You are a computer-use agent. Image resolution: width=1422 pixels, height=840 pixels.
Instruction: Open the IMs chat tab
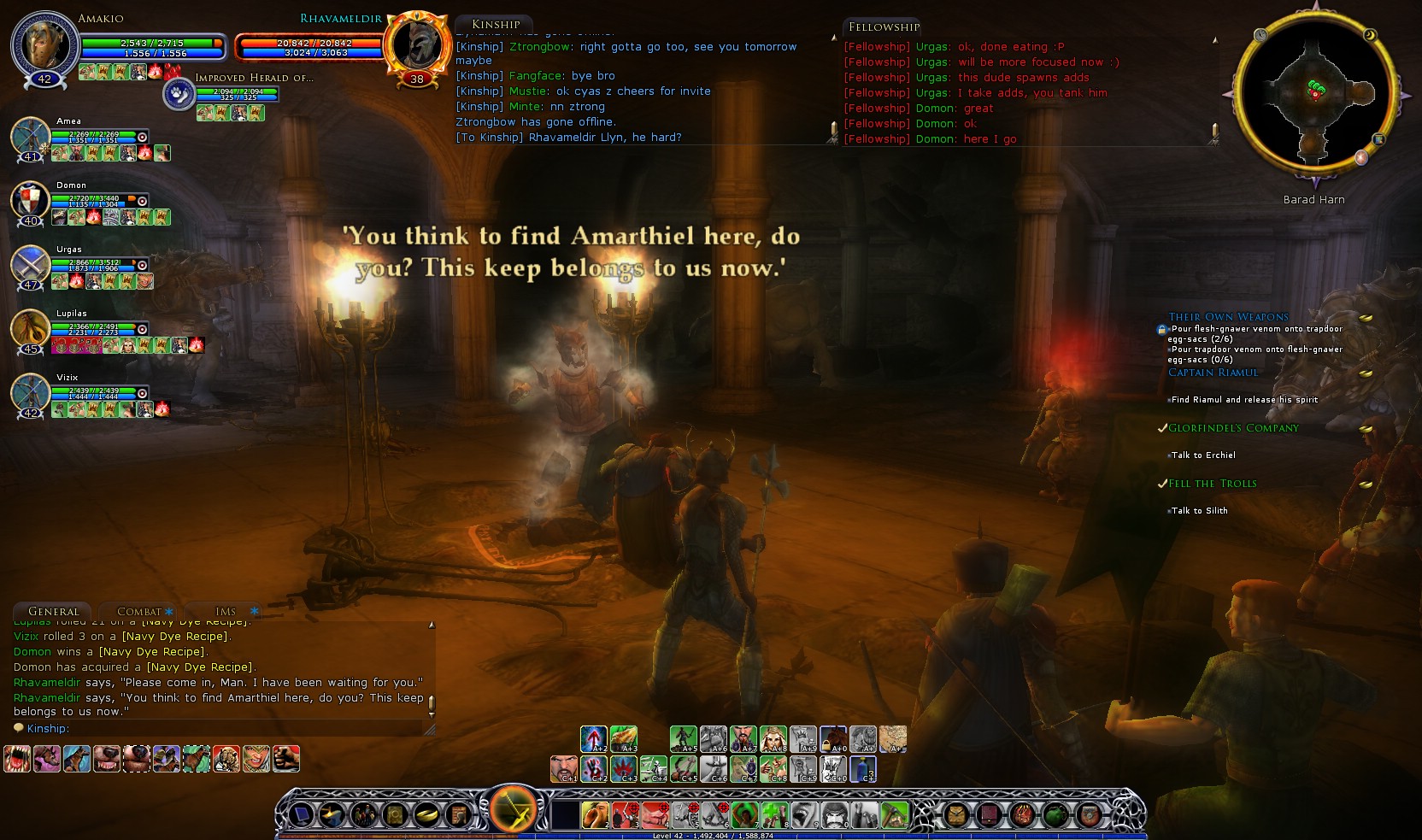coord(226,612)
